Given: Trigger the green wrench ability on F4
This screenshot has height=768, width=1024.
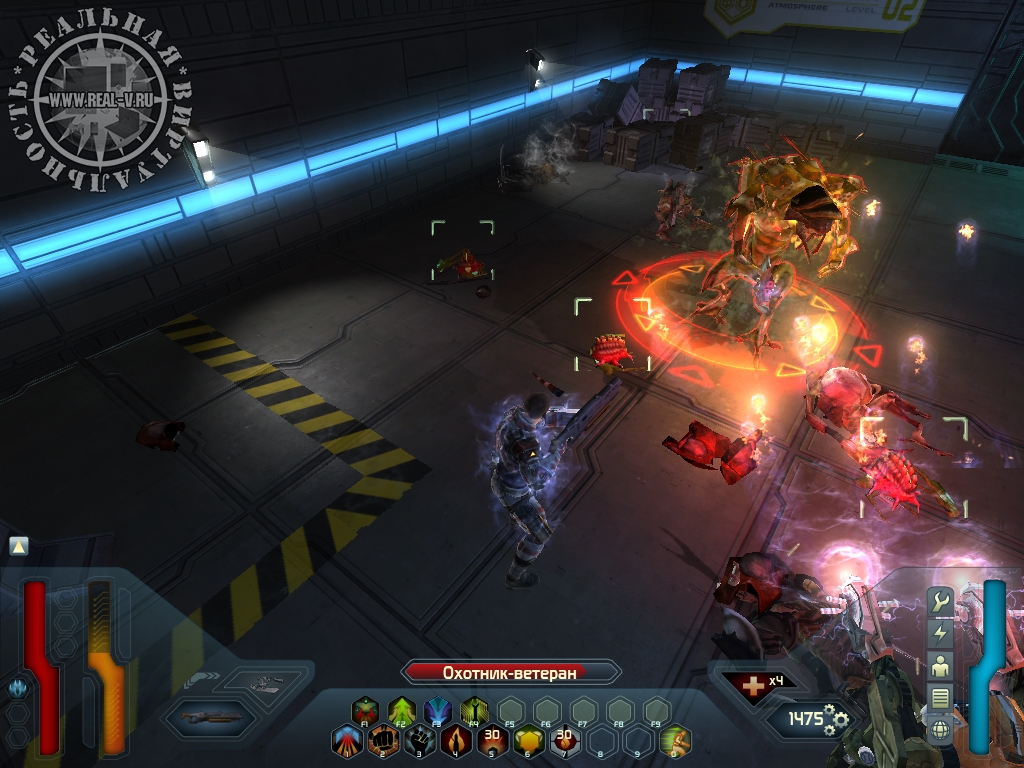Looking at the screenshot, I should [474, 711].
